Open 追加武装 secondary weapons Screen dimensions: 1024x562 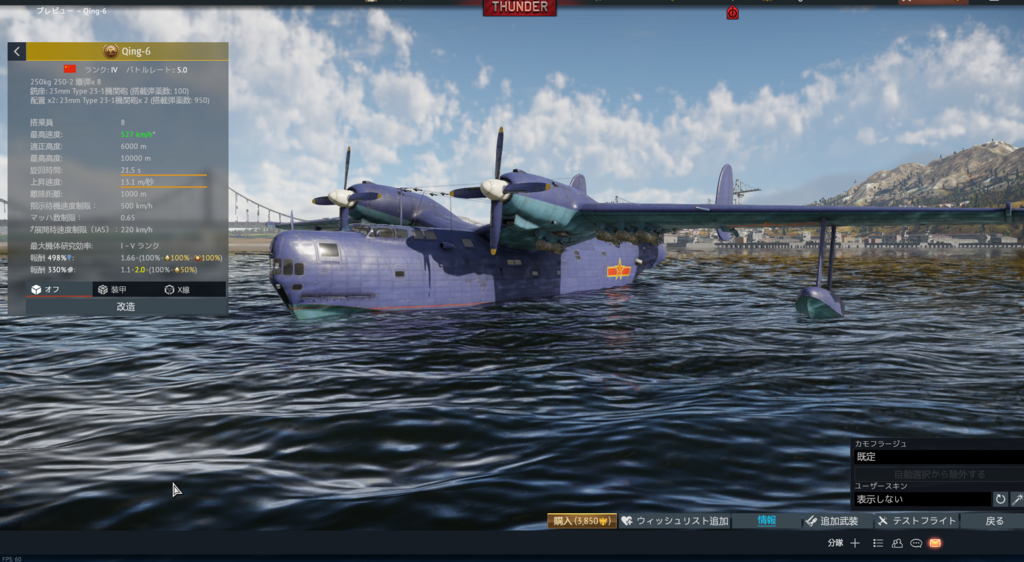point(832,521)
